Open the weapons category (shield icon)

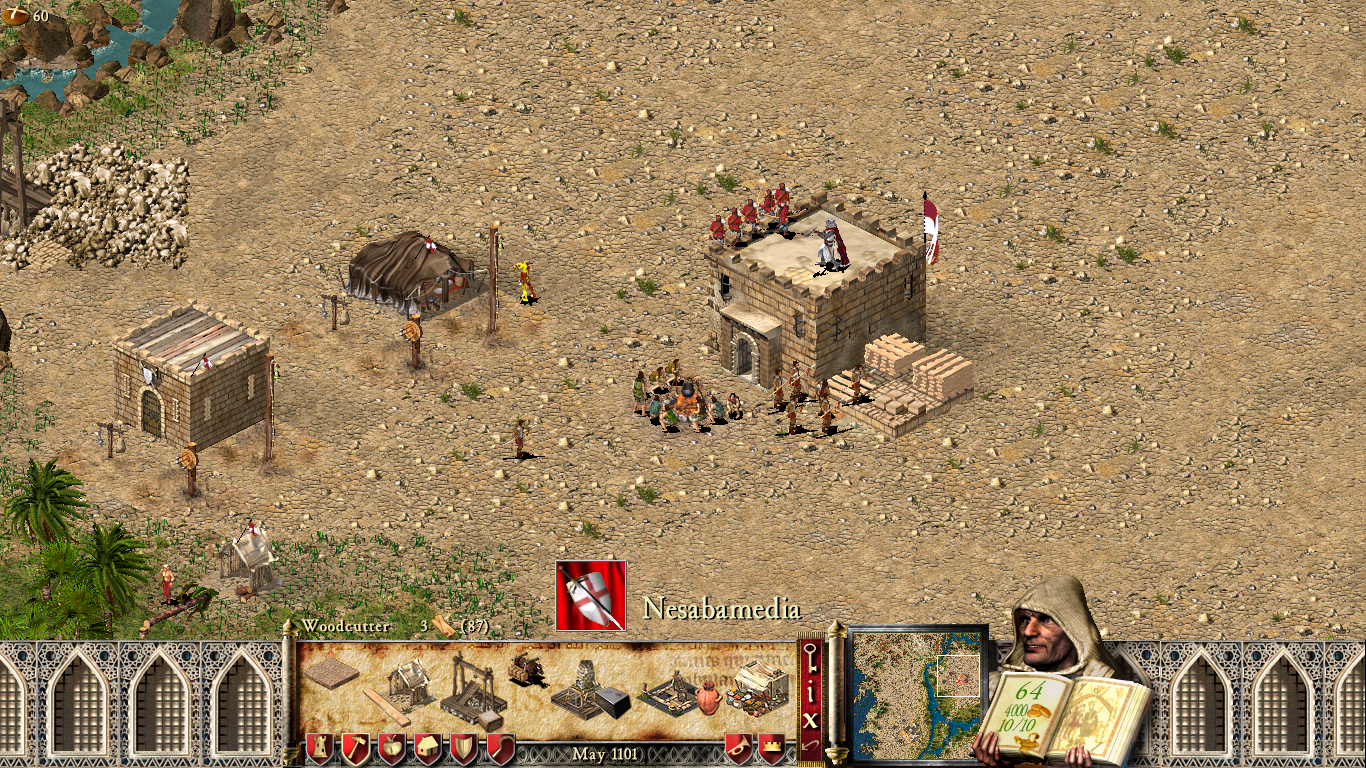[x=464, y=748]
